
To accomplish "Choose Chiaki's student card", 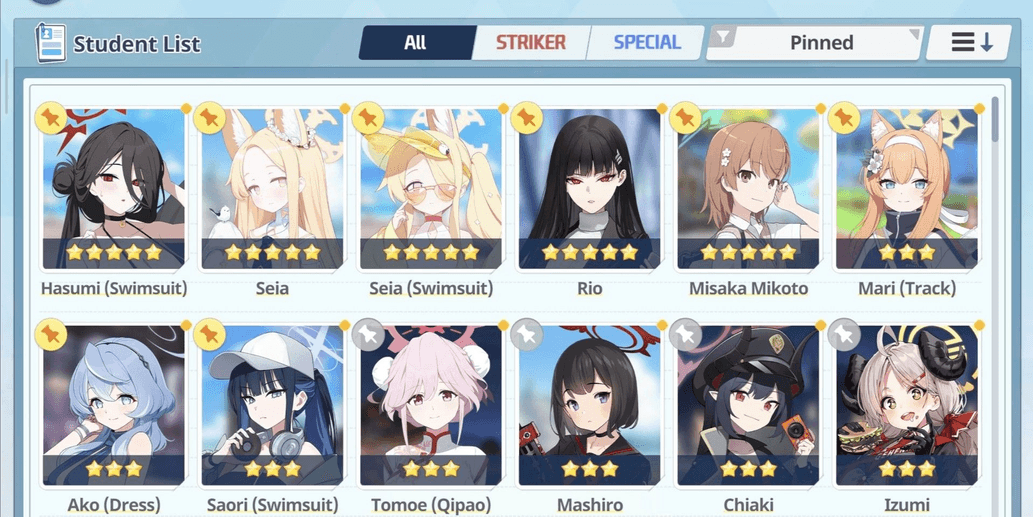I will 748,407.
